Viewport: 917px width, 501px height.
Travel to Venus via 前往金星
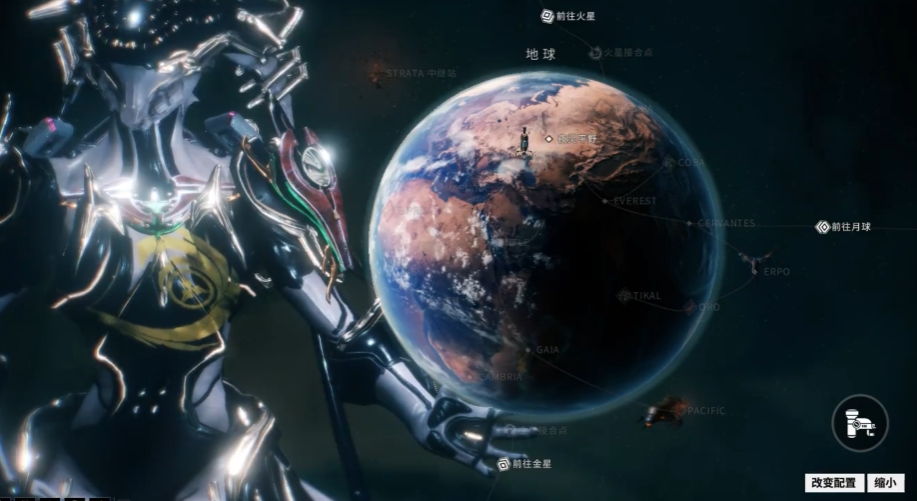pyautogui.click(x=524, y=464)
